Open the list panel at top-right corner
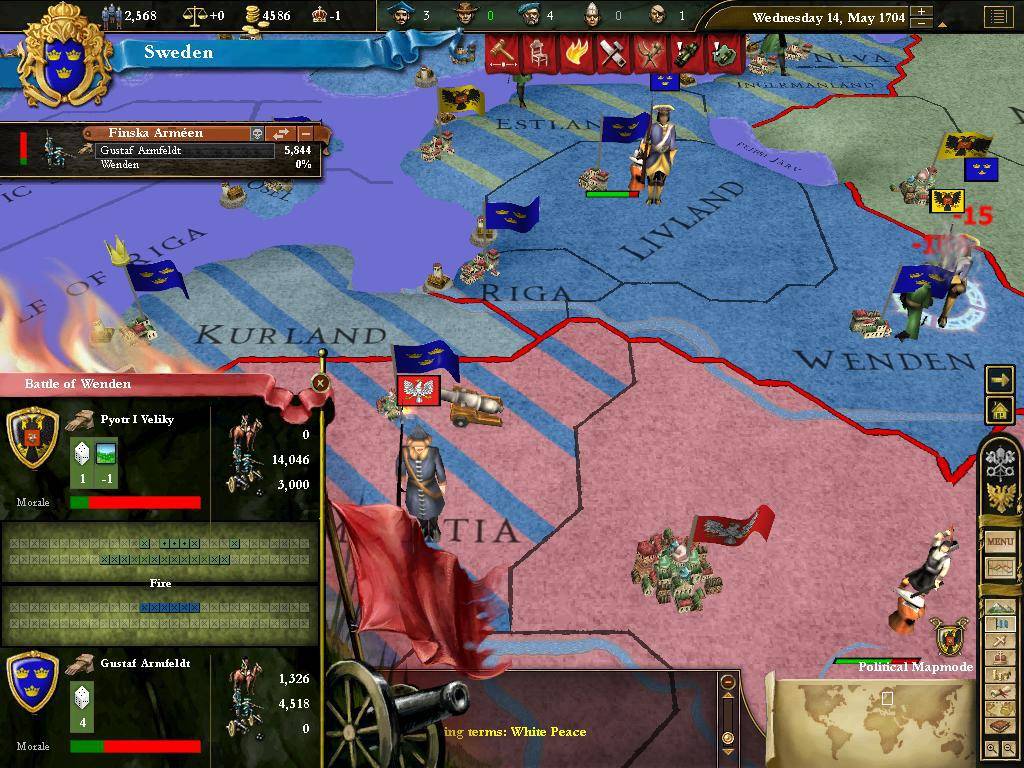The height and width of the screenshot is (768, 1024). 997,17
